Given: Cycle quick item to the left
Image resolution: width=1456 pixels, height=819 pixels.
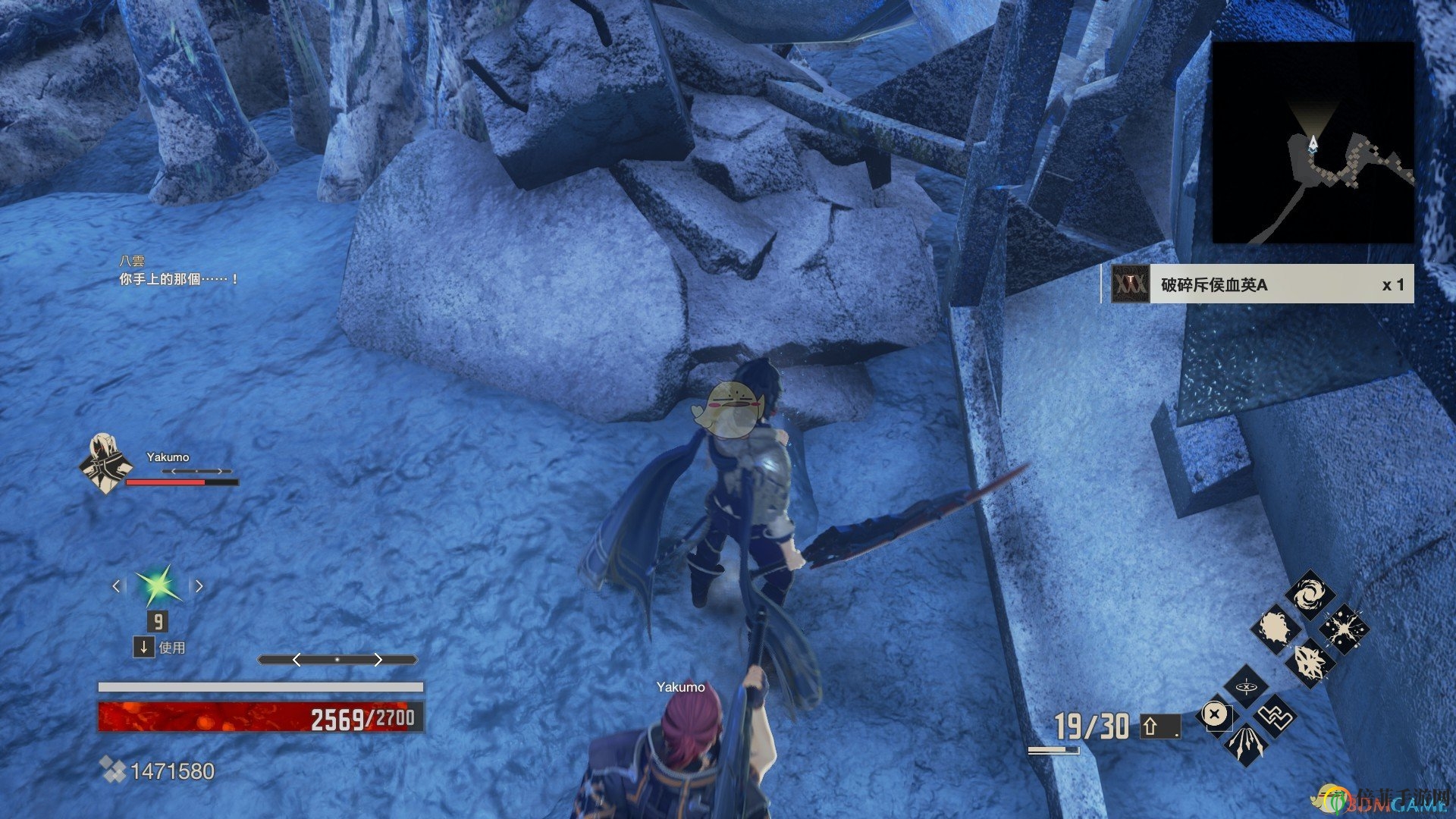Looking at the screenshot, I should pos(116,586).
